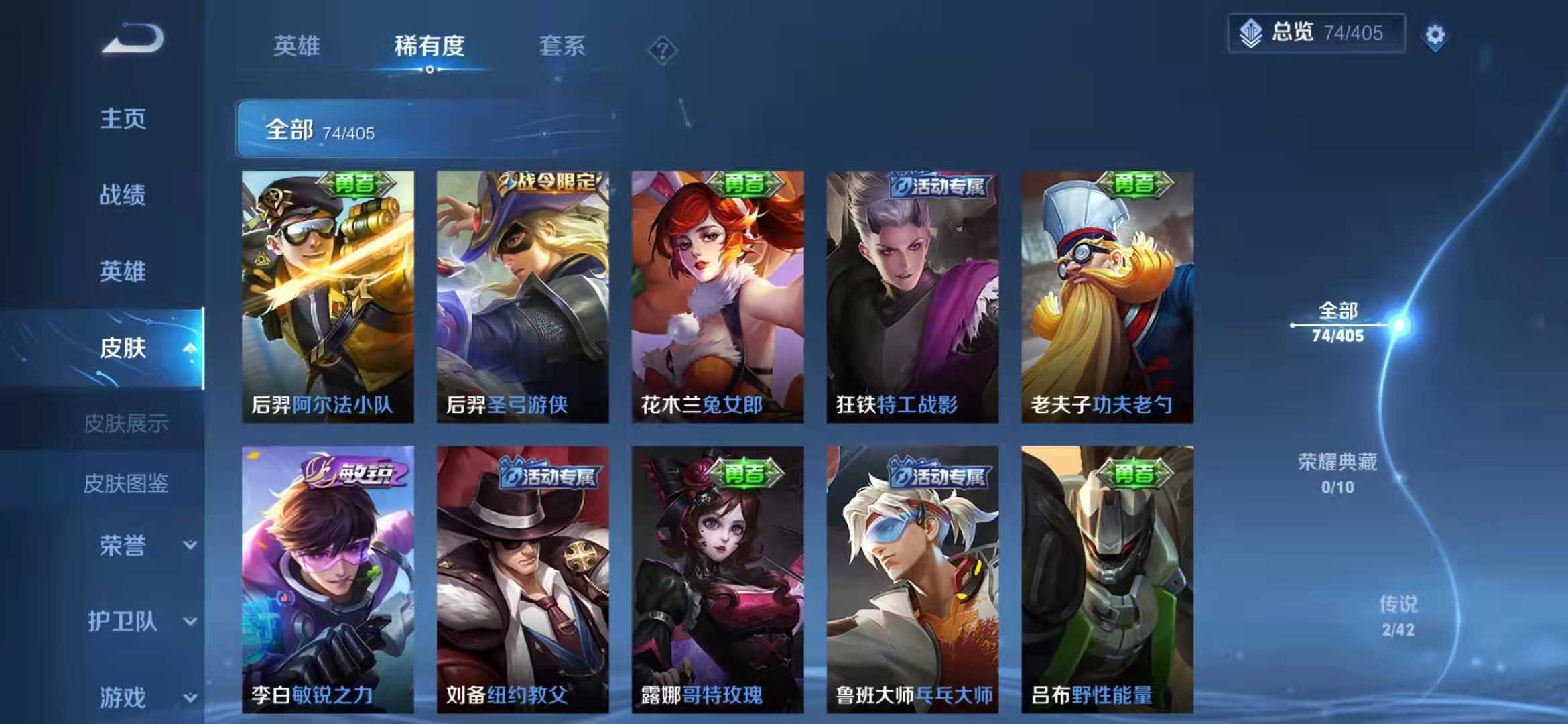Switch to the 英雄 tab at top
This screenshot has height=724, width=1568.
(297, 46)
